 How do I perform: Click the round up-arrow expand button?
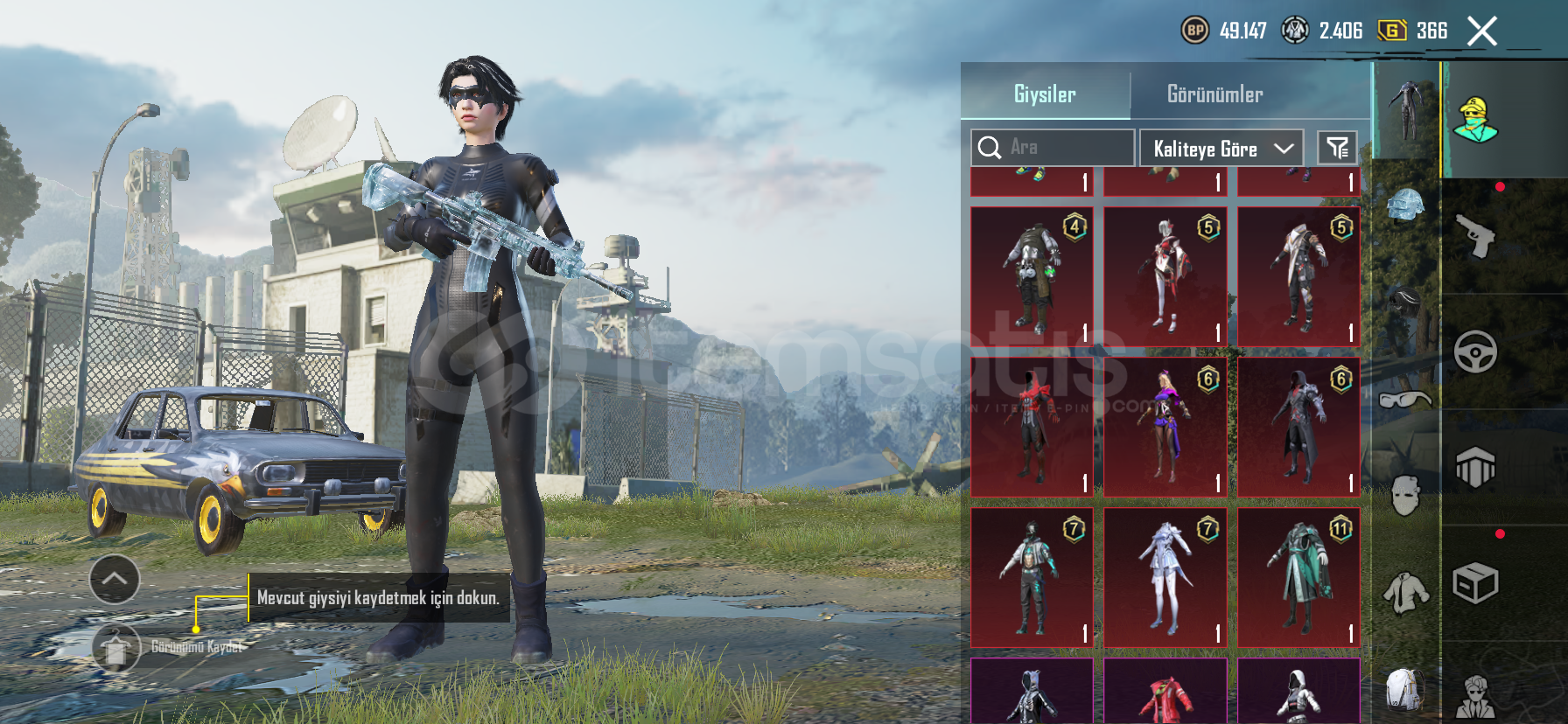pyautogui.click(x=115, y=579)
